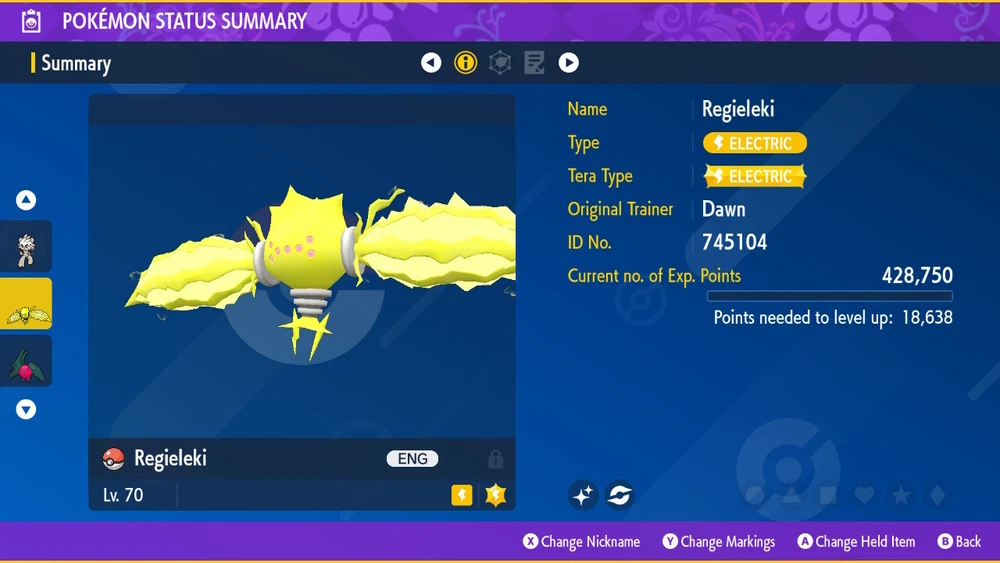Select the green and pink Pokémon thumbnail
Image resolution: width=1000 pixels, height=563 pixels.
point(26,361)
